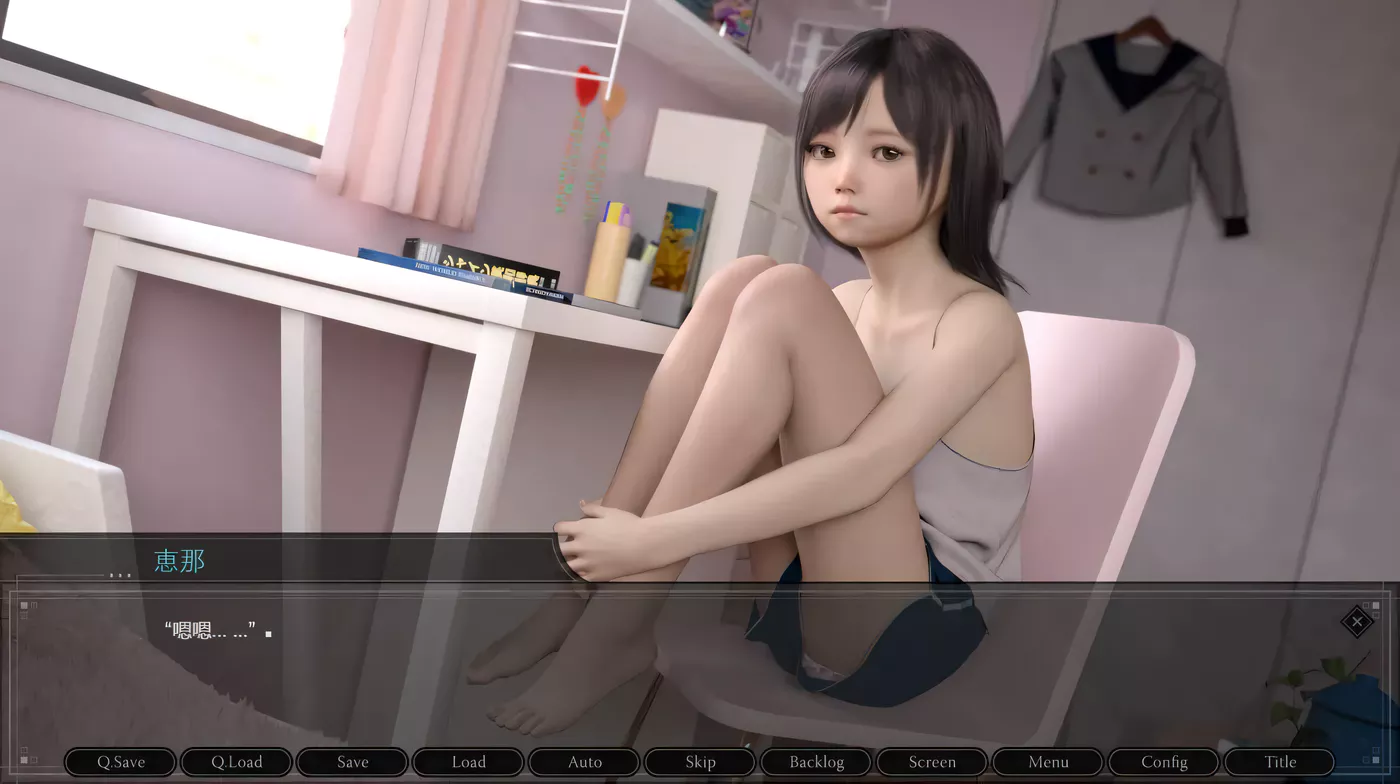
Task: Open the Backlog to review past dialogue
Action: coord(816,761)
